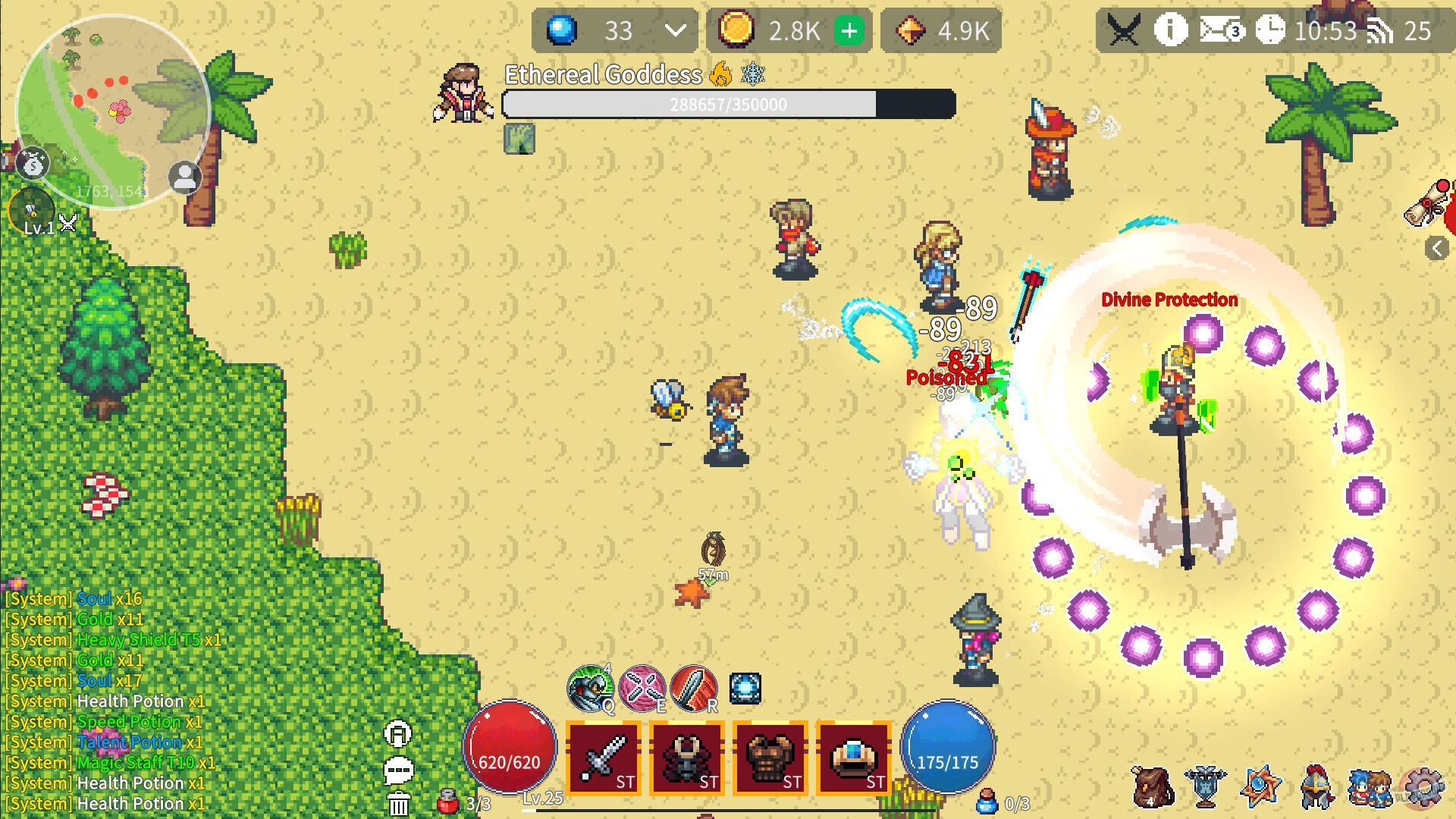
Task: Select the Q skill with knight portrait
Action: [x=591, y=689]
